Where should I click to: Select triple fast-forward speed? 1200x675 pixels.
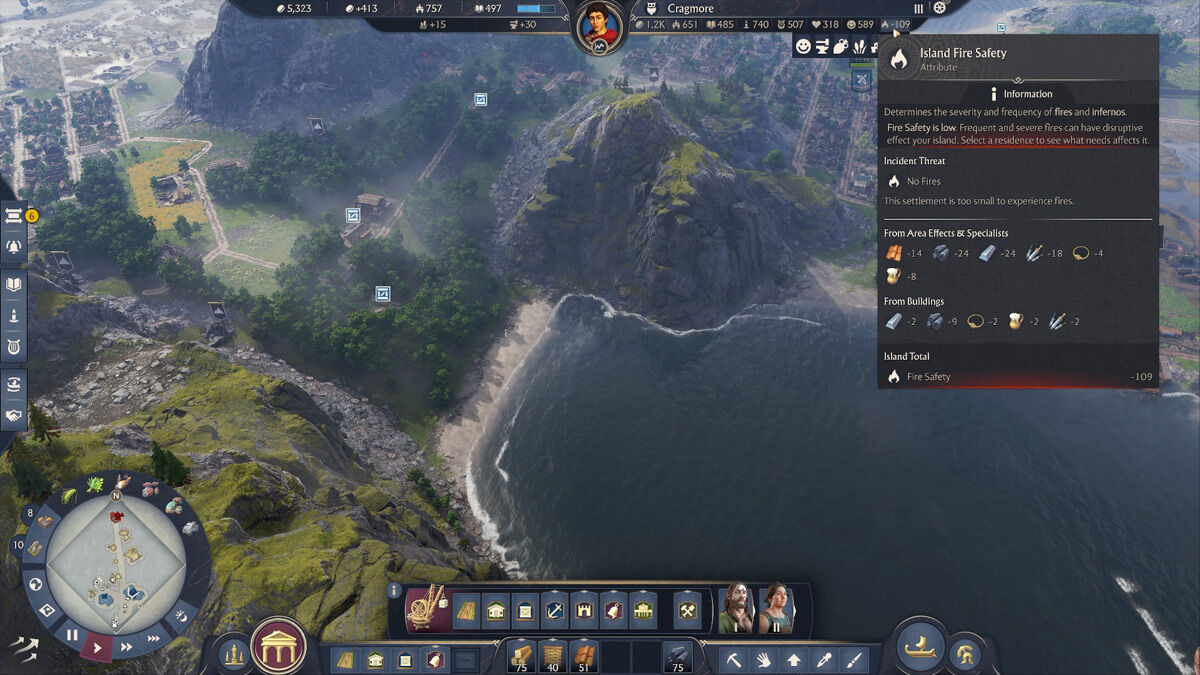pyautogui.click(x=153, y=638)
